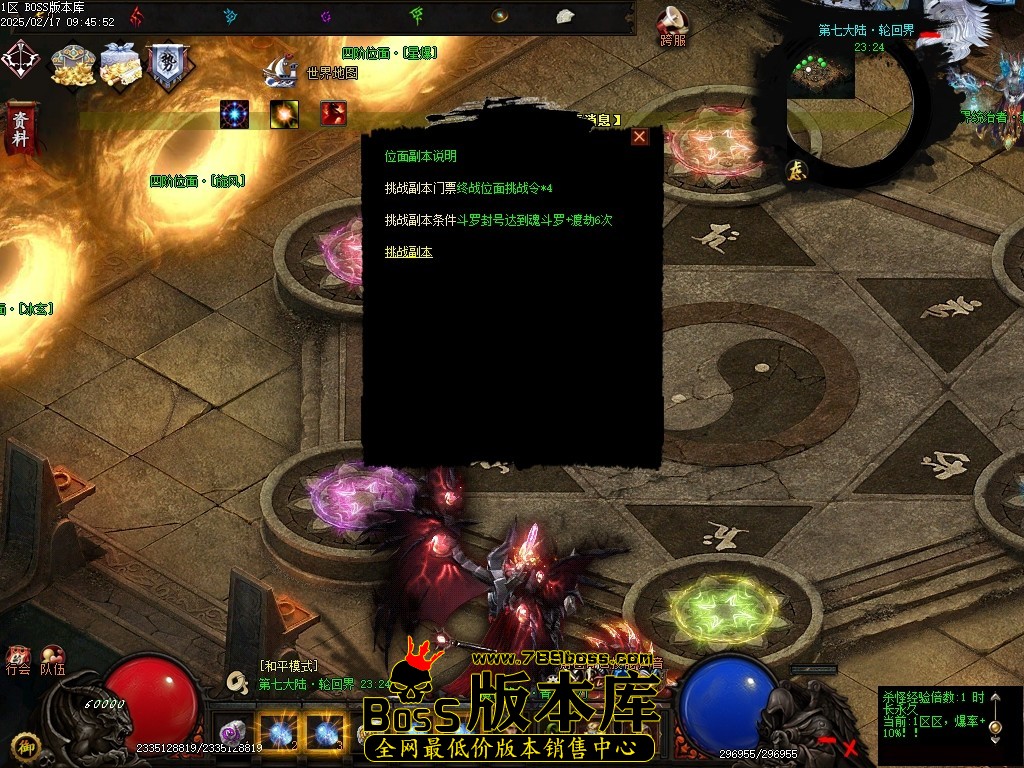The width and height of the screenshot is (1024, 768).
Task: Activate the blue starburst buff icon
Action: pyautogui.click(x=235, y=114)
